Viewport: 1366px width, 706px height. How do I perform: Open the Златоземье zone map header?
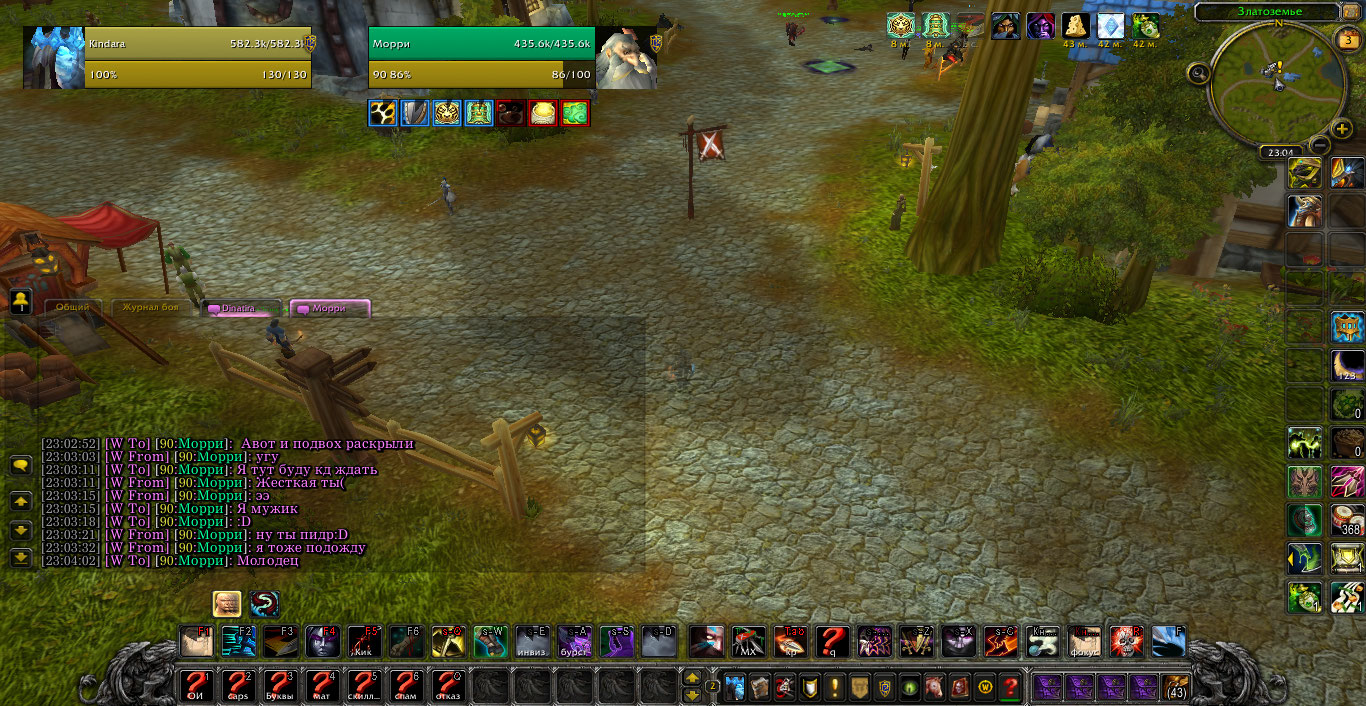(1265, 12)
